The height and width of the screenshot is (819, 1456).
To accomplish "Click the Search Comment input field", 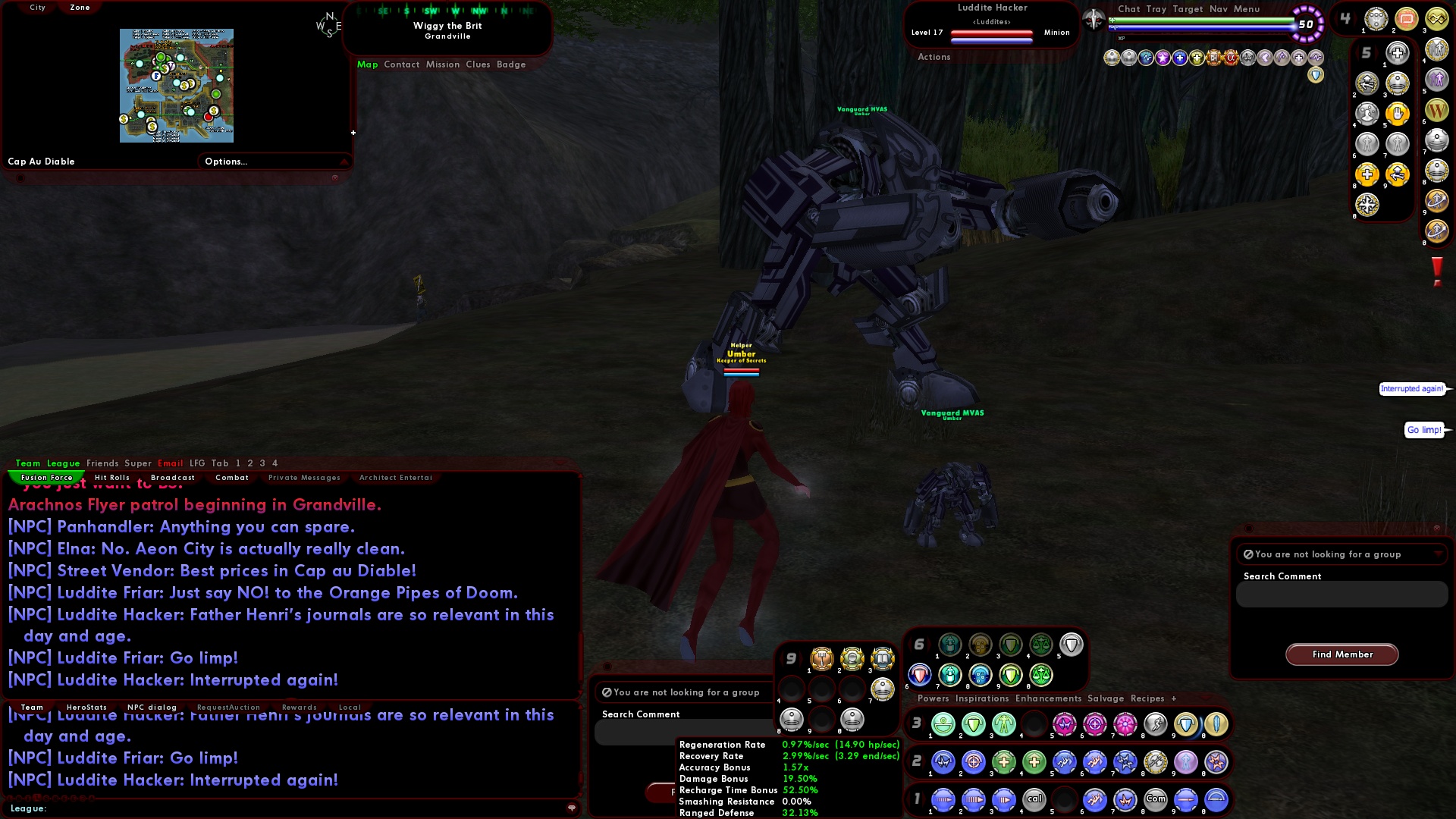I will (1341, 595).
